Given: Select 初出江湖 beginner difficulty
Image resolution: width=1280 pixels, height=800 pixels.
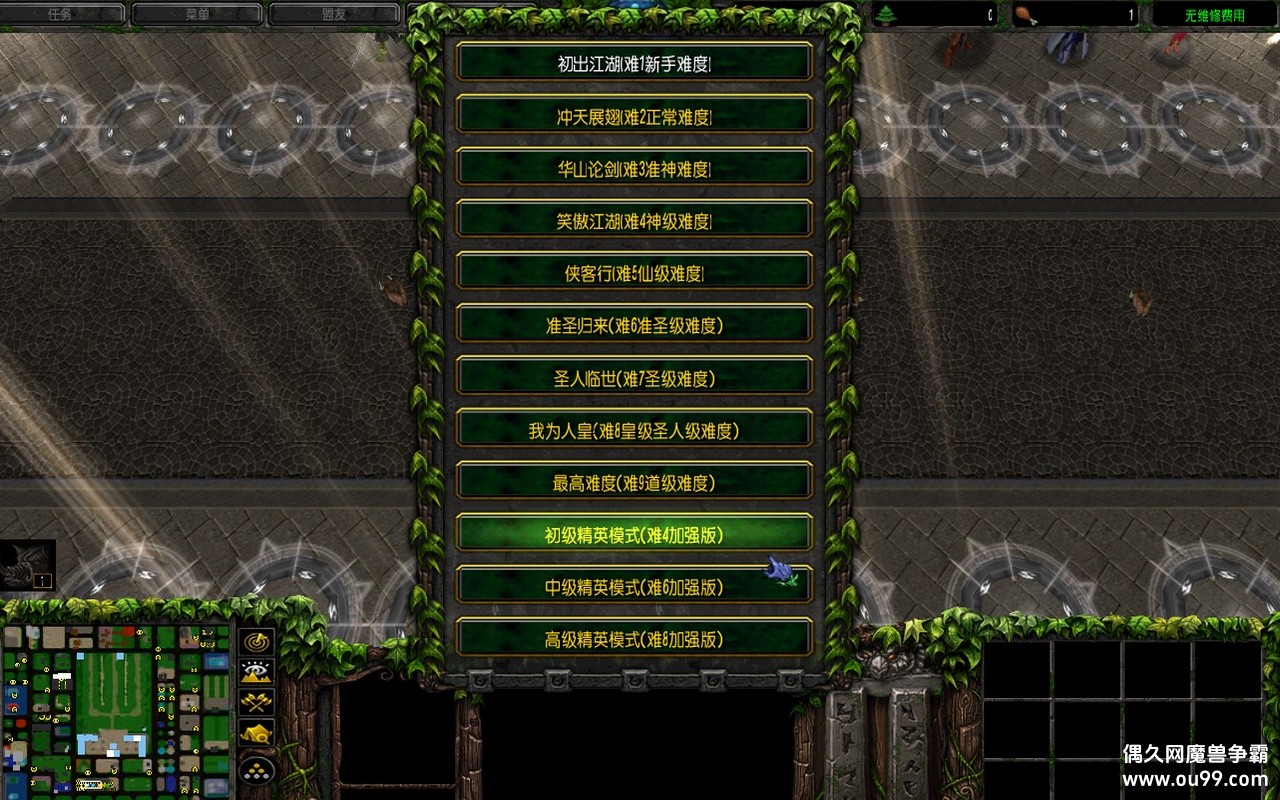Looking at the screenshot, I should [x=633, y=63].
